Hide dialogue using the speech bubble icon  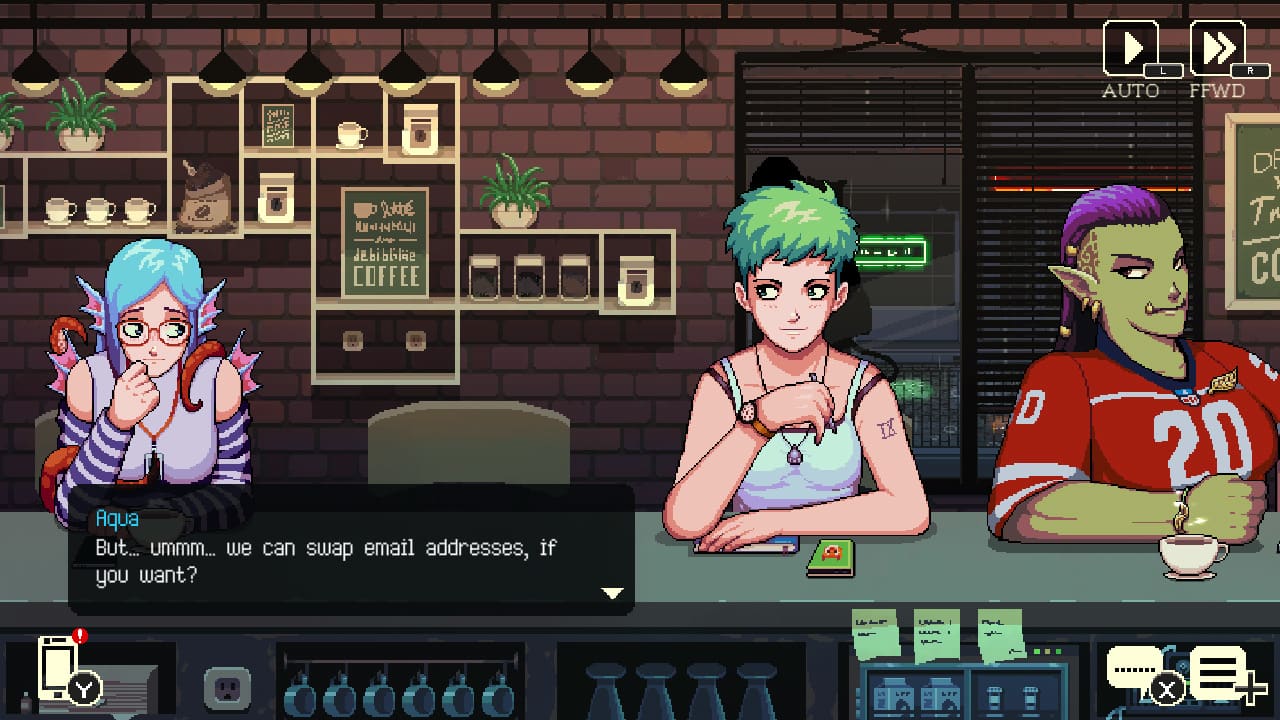tap(1134, 668)
